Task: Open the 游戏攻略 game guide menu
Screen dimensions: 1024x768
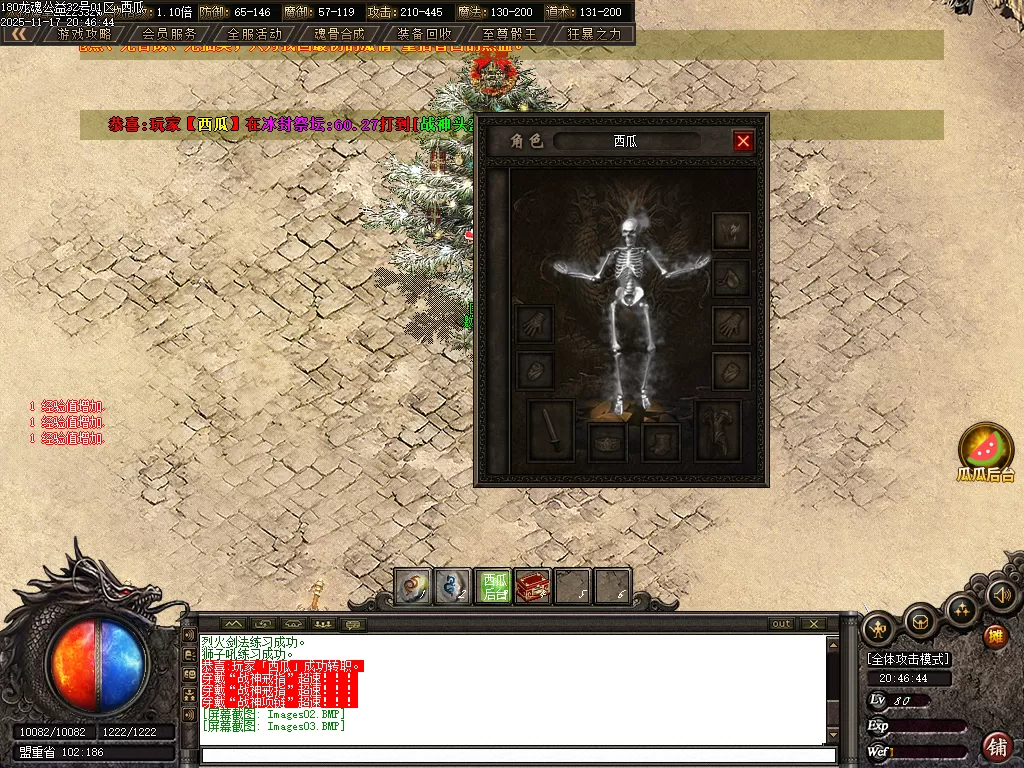Action: [x=85, y=33]
